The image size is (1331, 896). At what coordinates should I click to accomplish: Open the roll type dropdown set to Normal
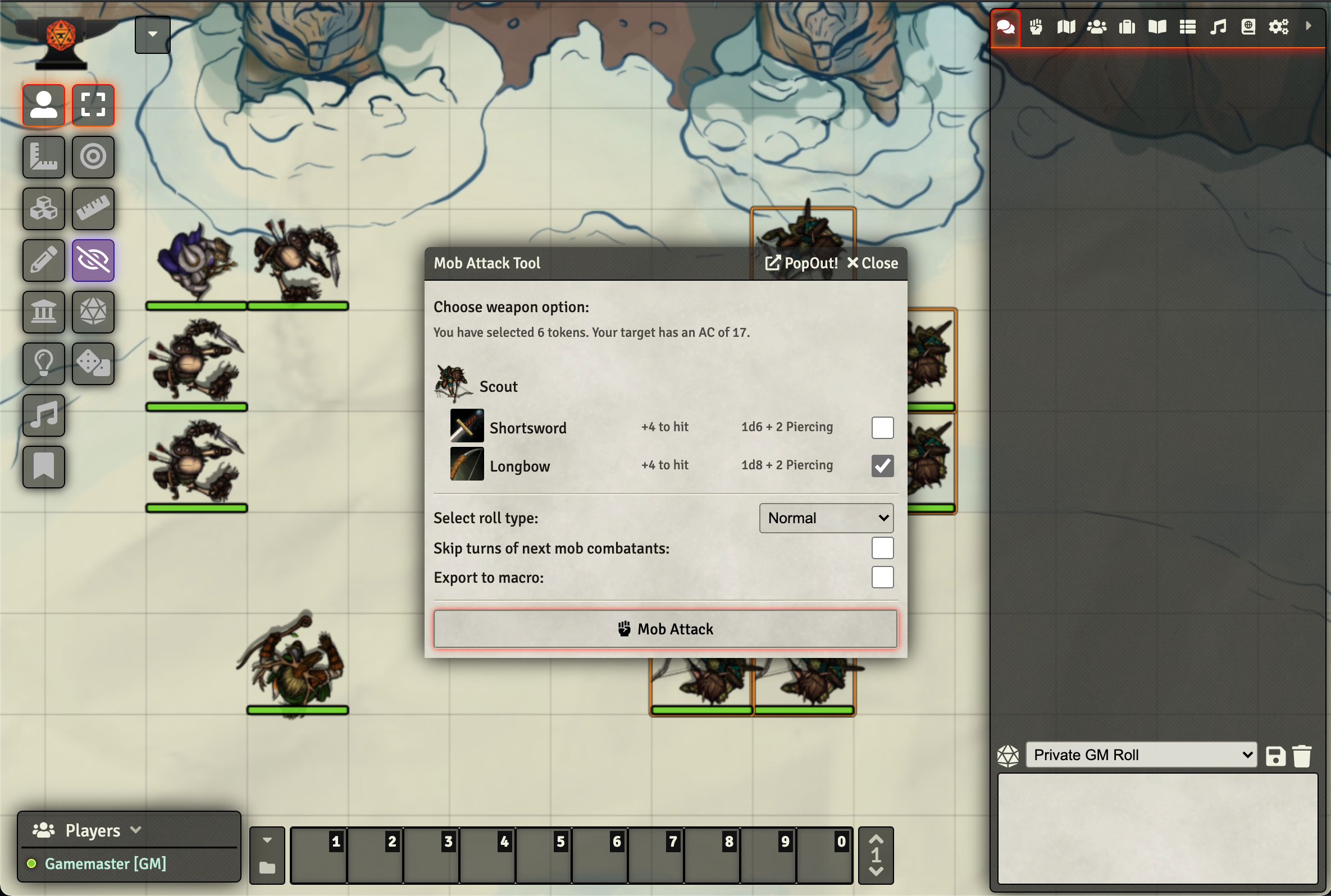pyautogui.click(x=825, y=518)
